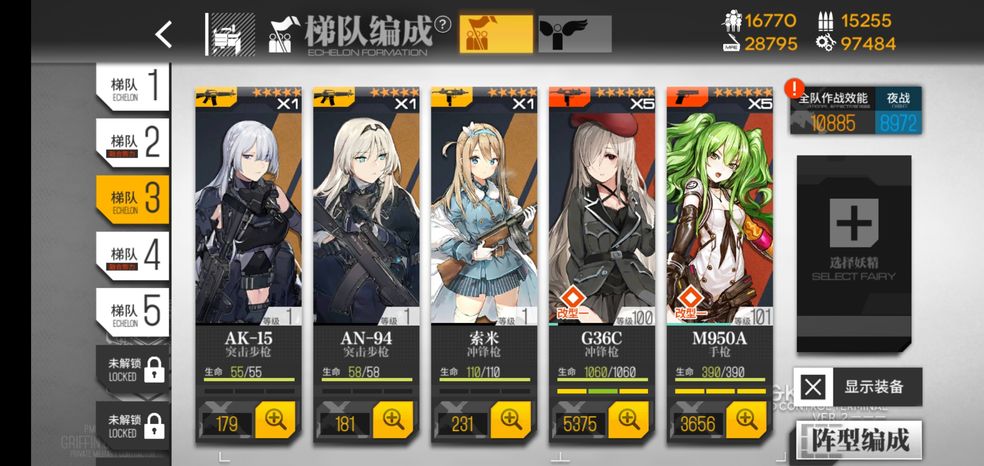Image resolution: width=984 pixels, height=466 pixels.
Task: Toggle the 显示装备 show equipment option
Action: coord(859,387)
